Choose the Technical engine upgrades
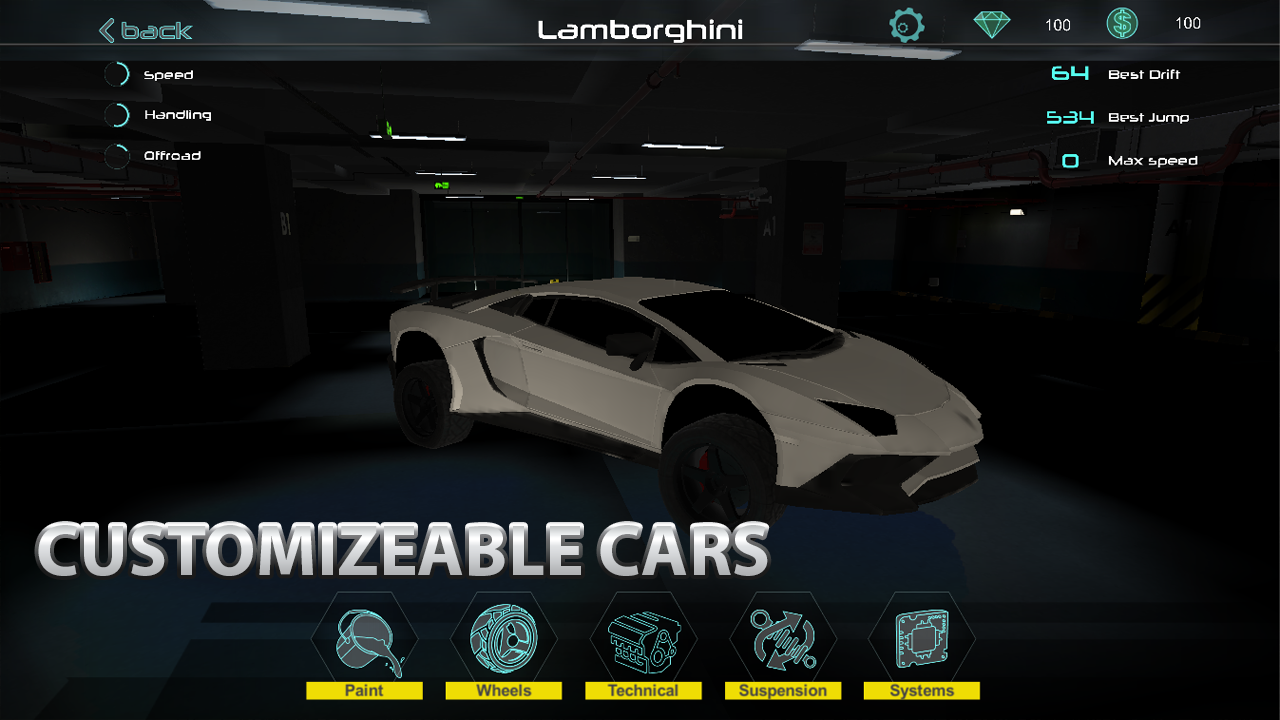The width and height of the screenshot is (1280, 720). click(643, 643)
